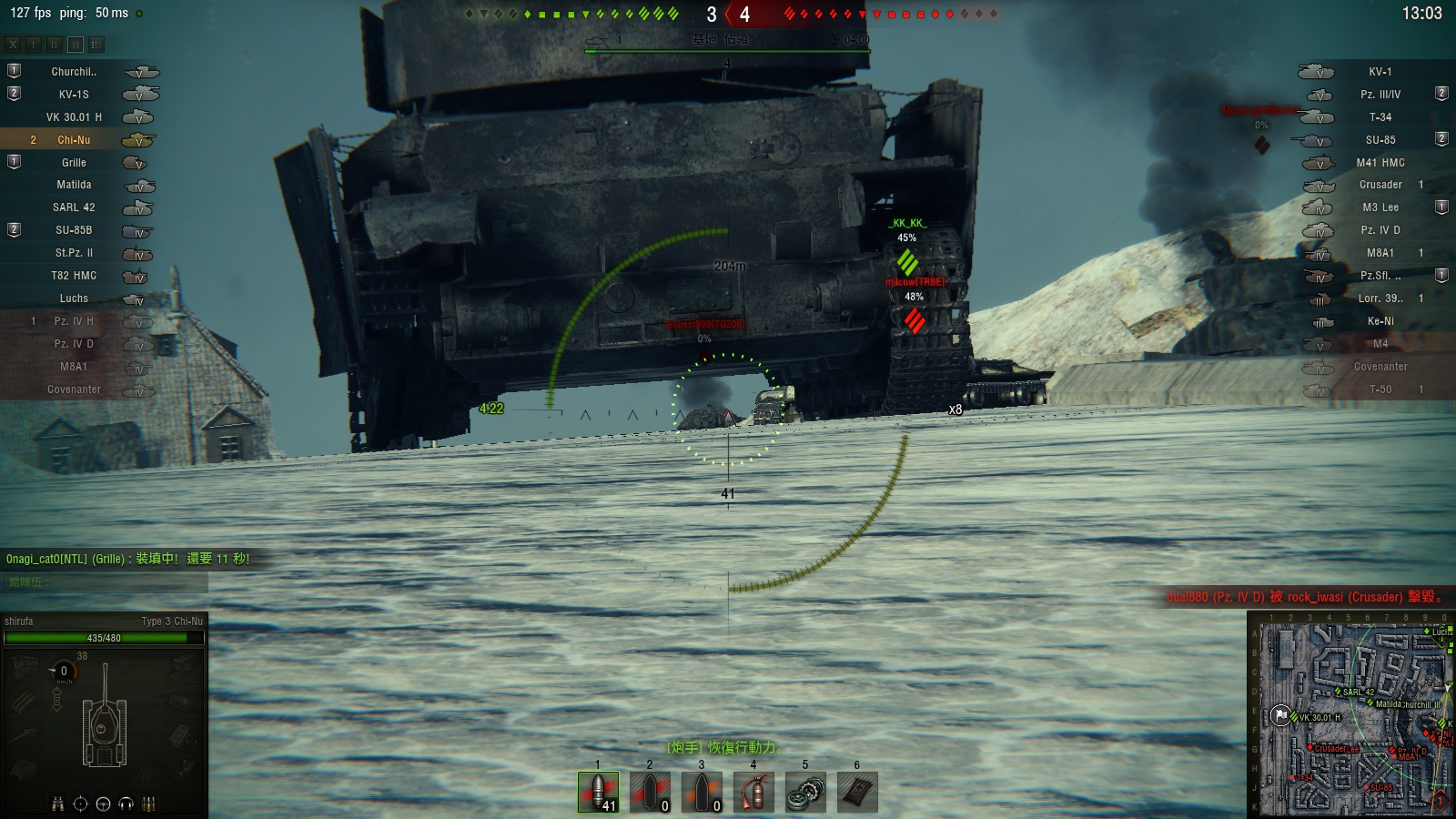Select the enemy T-34 list entry
Image resolution: width=1456 pixels, height=819 pixels.
coord(1380,117)
